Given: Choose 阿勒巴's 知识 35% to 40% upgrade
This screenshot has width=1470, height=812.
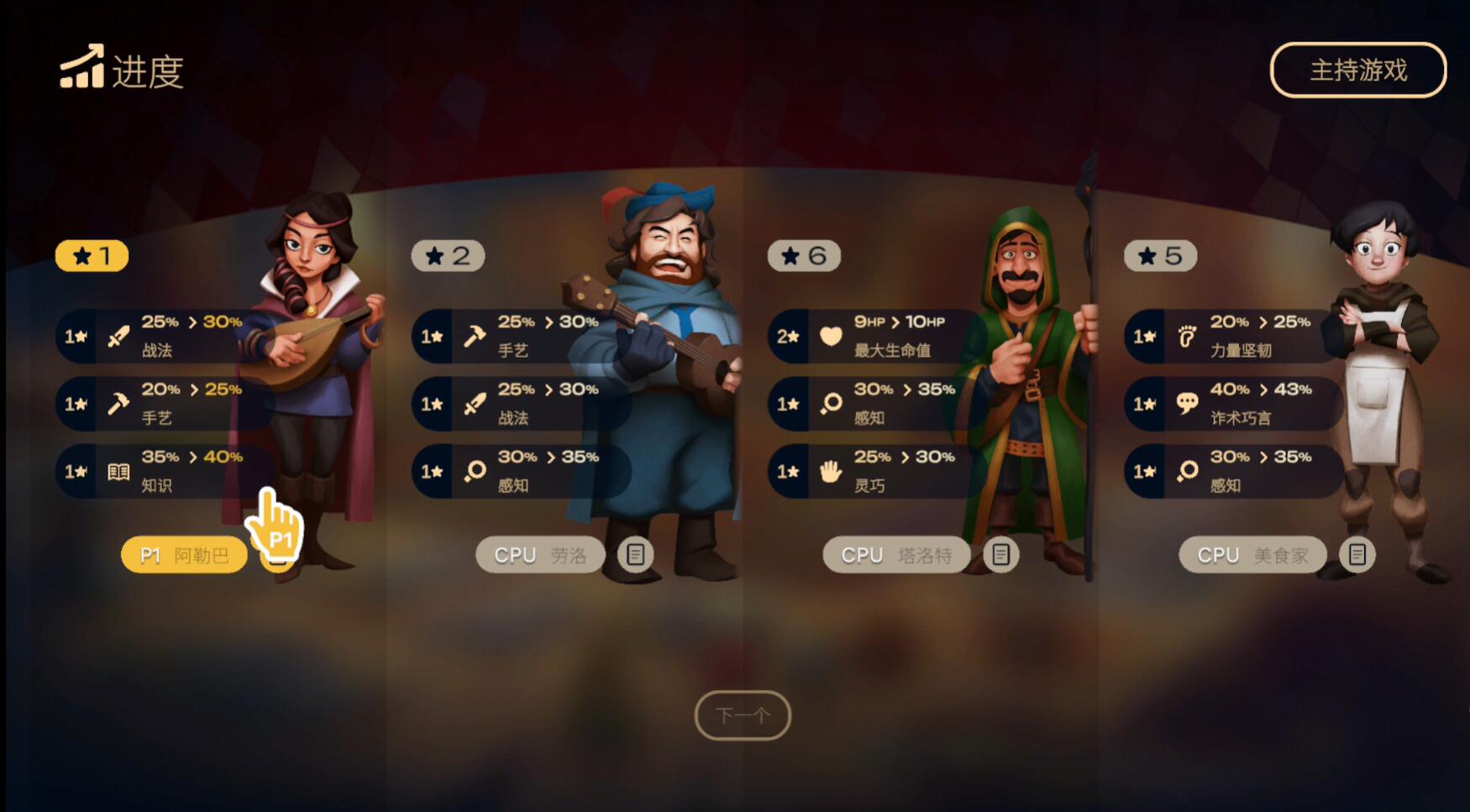Looking at the screenshot, I should pos(164,471).
